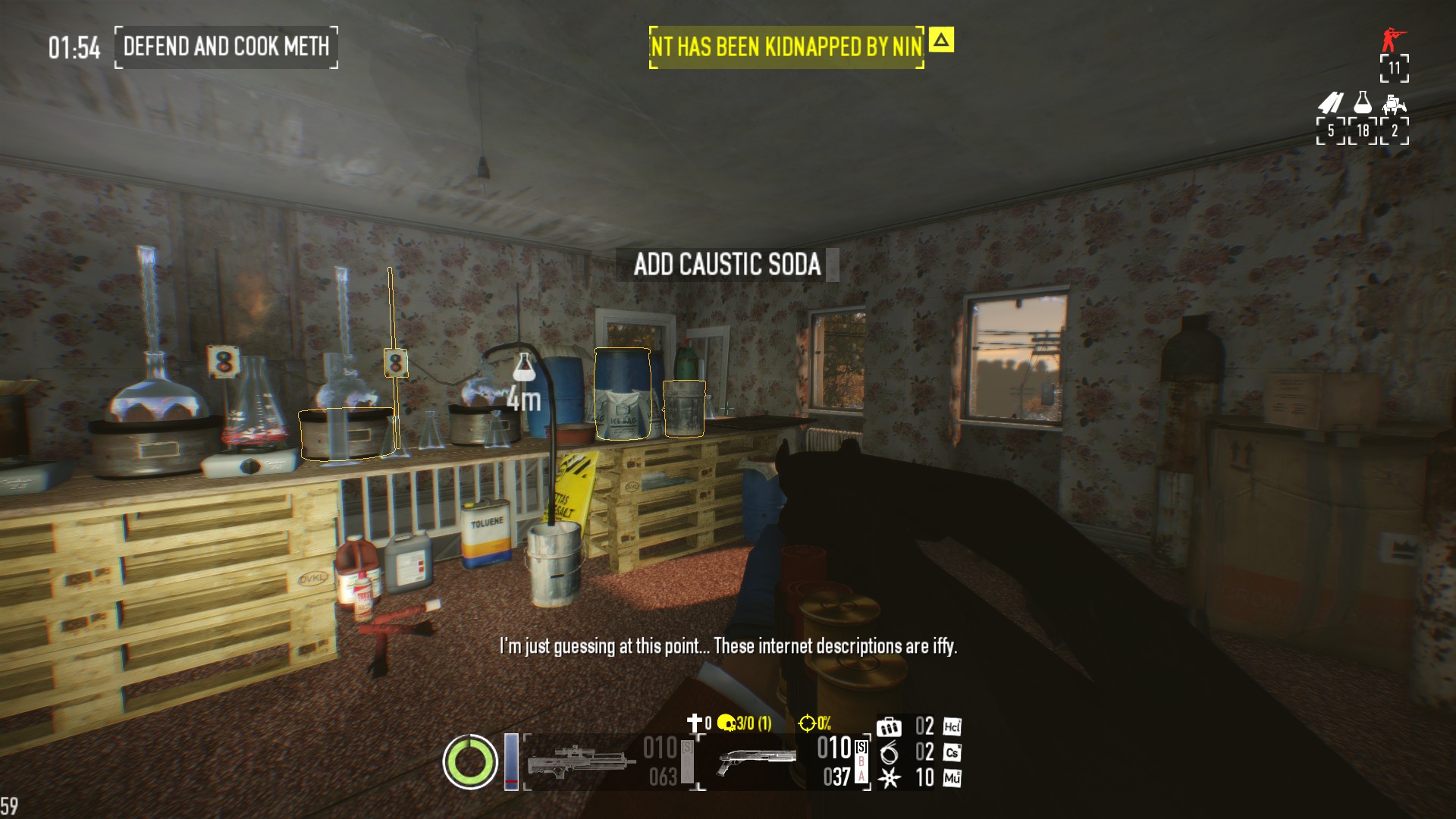The image size is (1456, 819).
Task: Click the ammo bag icon showing 02
Action: (x=890, y=726)
